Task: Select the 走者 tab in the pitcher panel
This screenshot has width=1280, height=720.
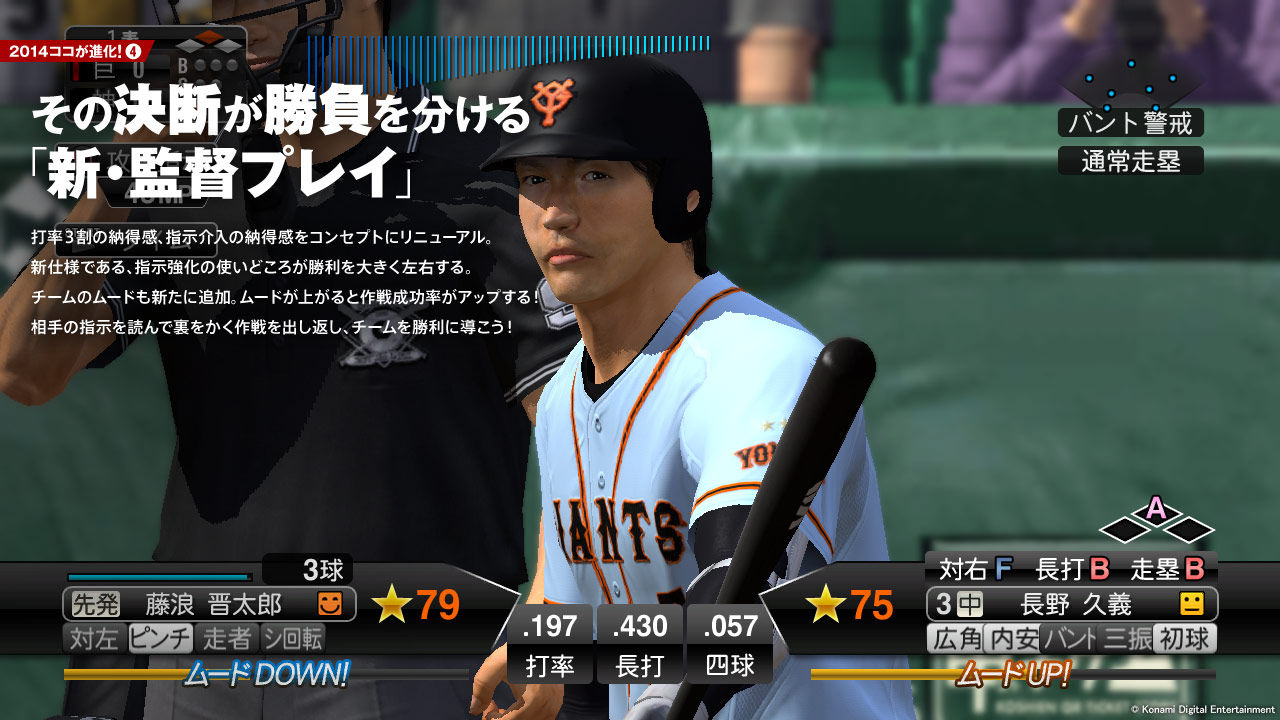Action: tap(225, 636)
